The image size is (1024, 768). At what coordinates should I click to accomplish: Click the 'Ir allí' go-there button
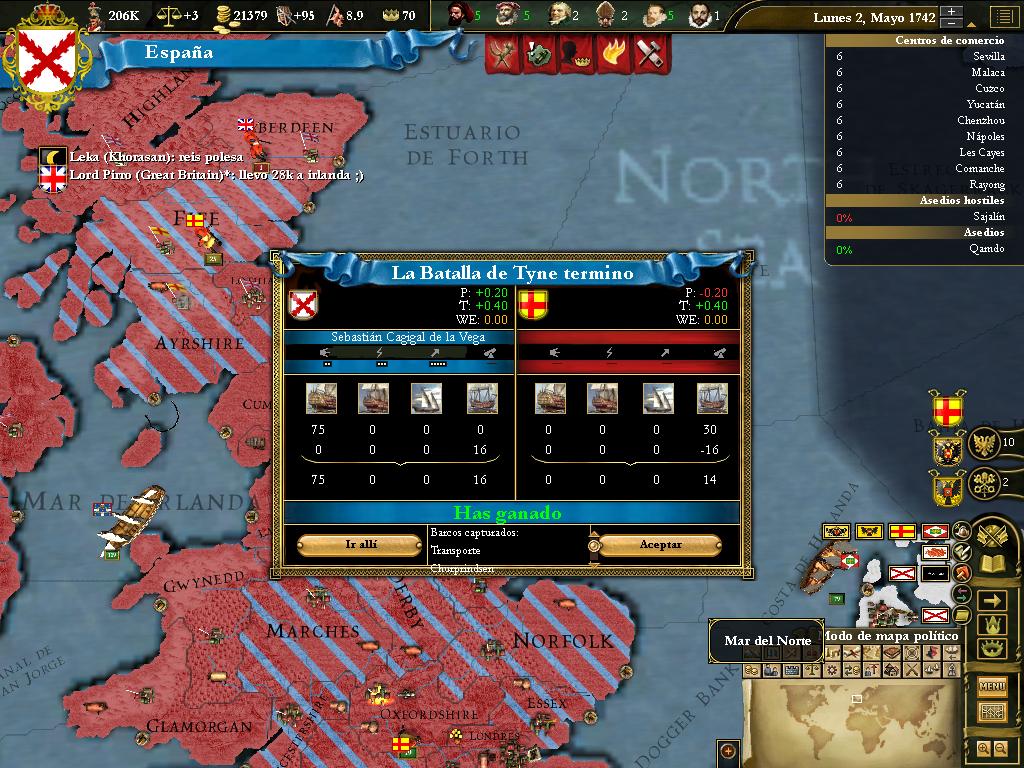coord(360,545)
